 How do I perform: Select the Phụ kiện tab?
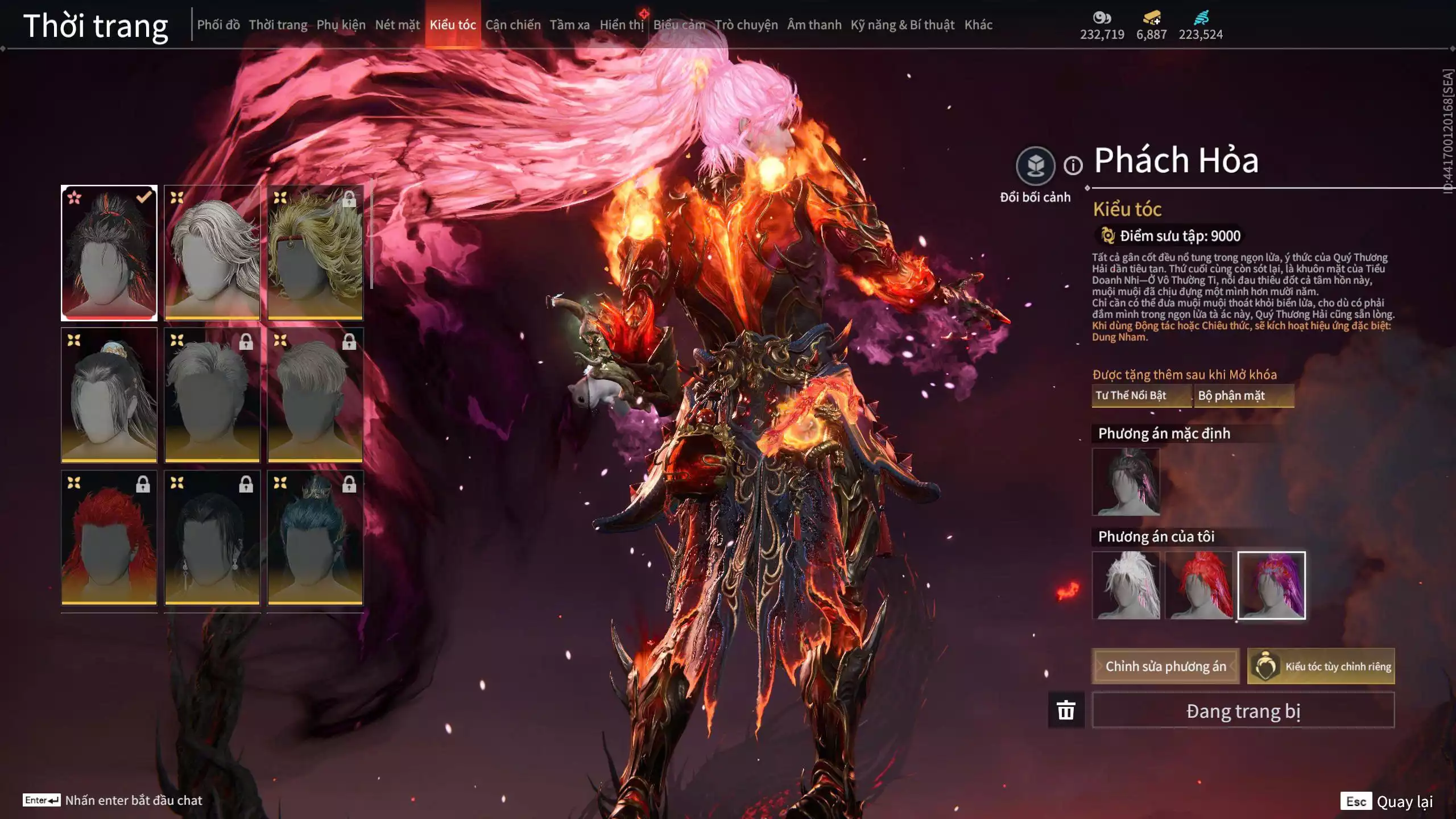click(341, 25)
